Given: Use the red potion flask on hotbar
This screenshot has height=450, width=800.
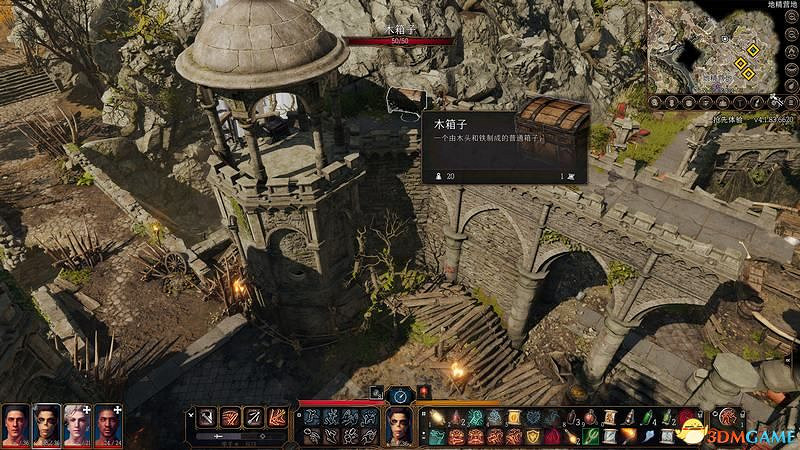Looking at the screenshot, I should tap(589, 417).
